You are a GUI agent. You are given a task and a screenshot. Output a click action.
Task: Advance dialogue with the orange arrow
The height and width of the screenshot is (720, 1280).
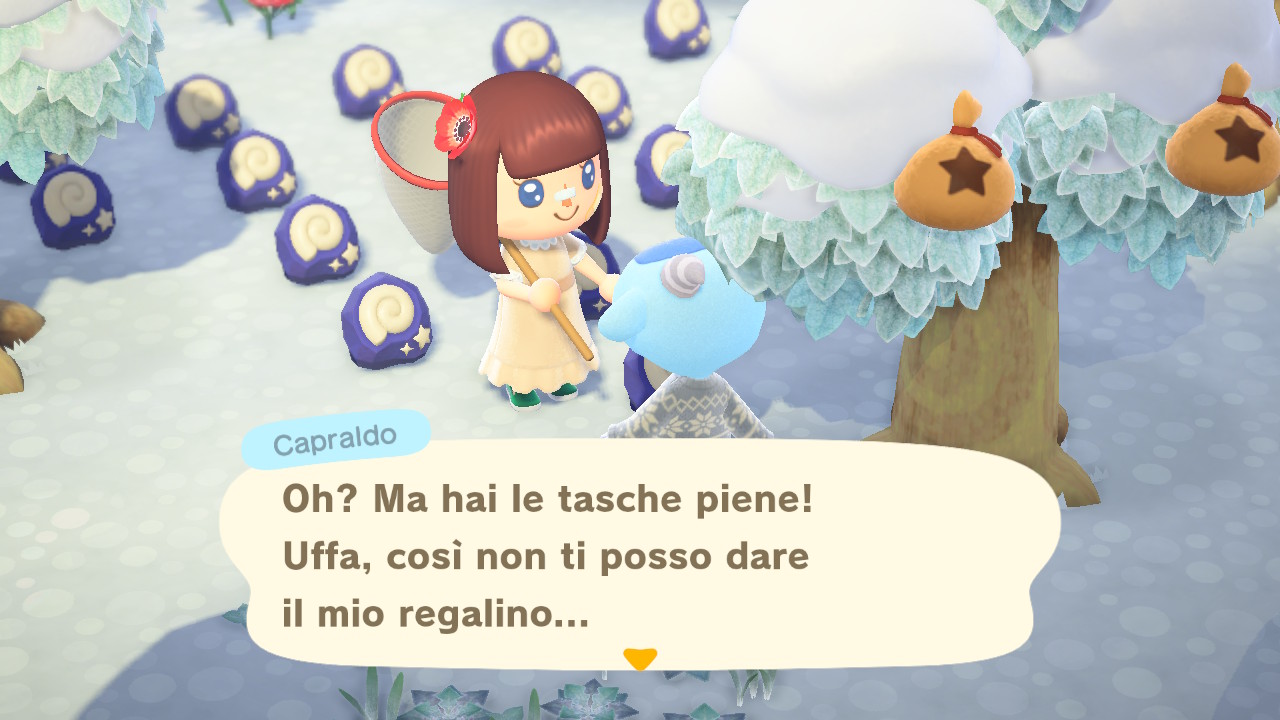point(639,658)
